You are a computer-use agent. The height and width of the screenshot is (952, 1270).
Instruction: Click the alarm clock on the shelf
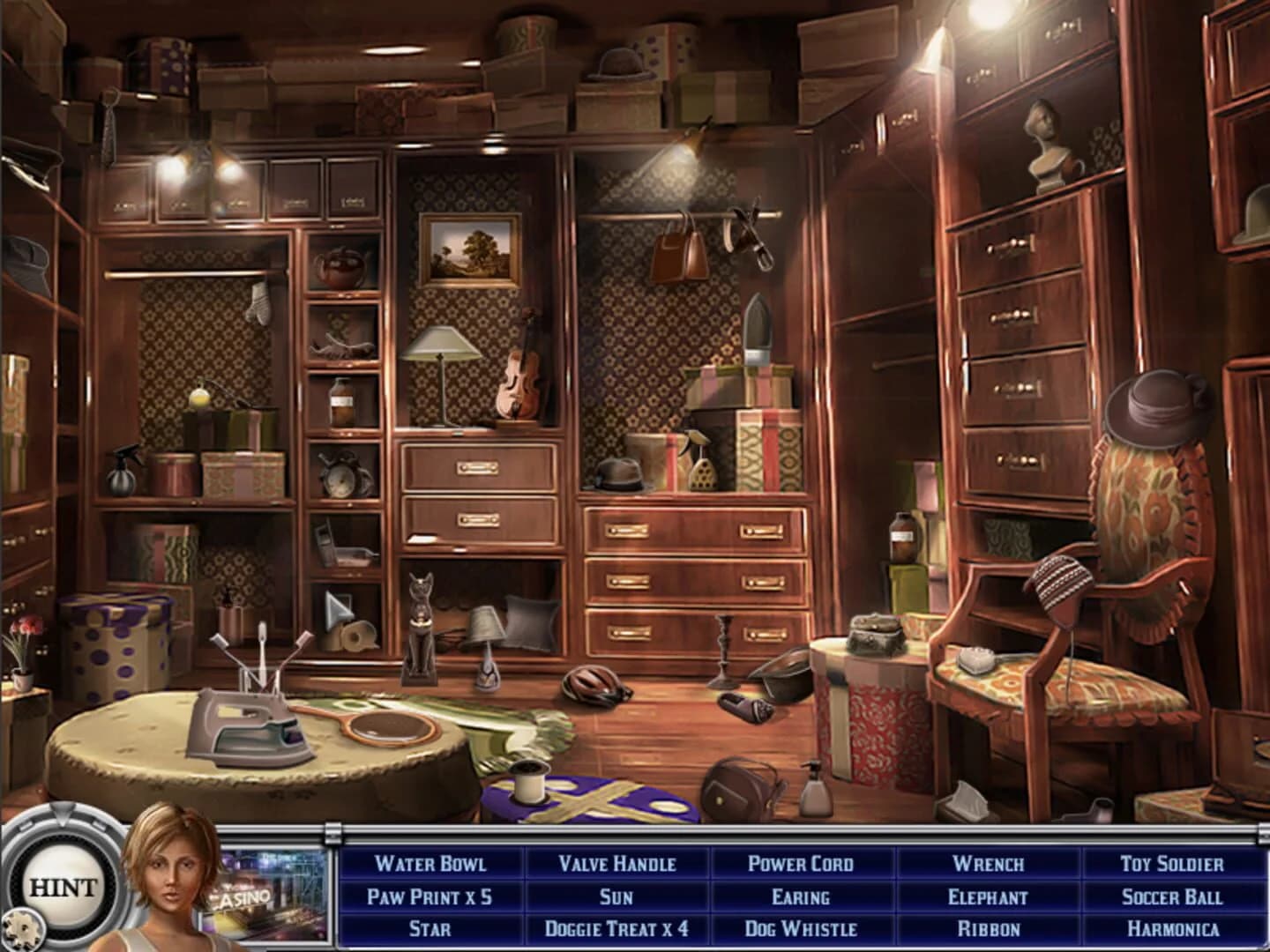coord(338,479)
